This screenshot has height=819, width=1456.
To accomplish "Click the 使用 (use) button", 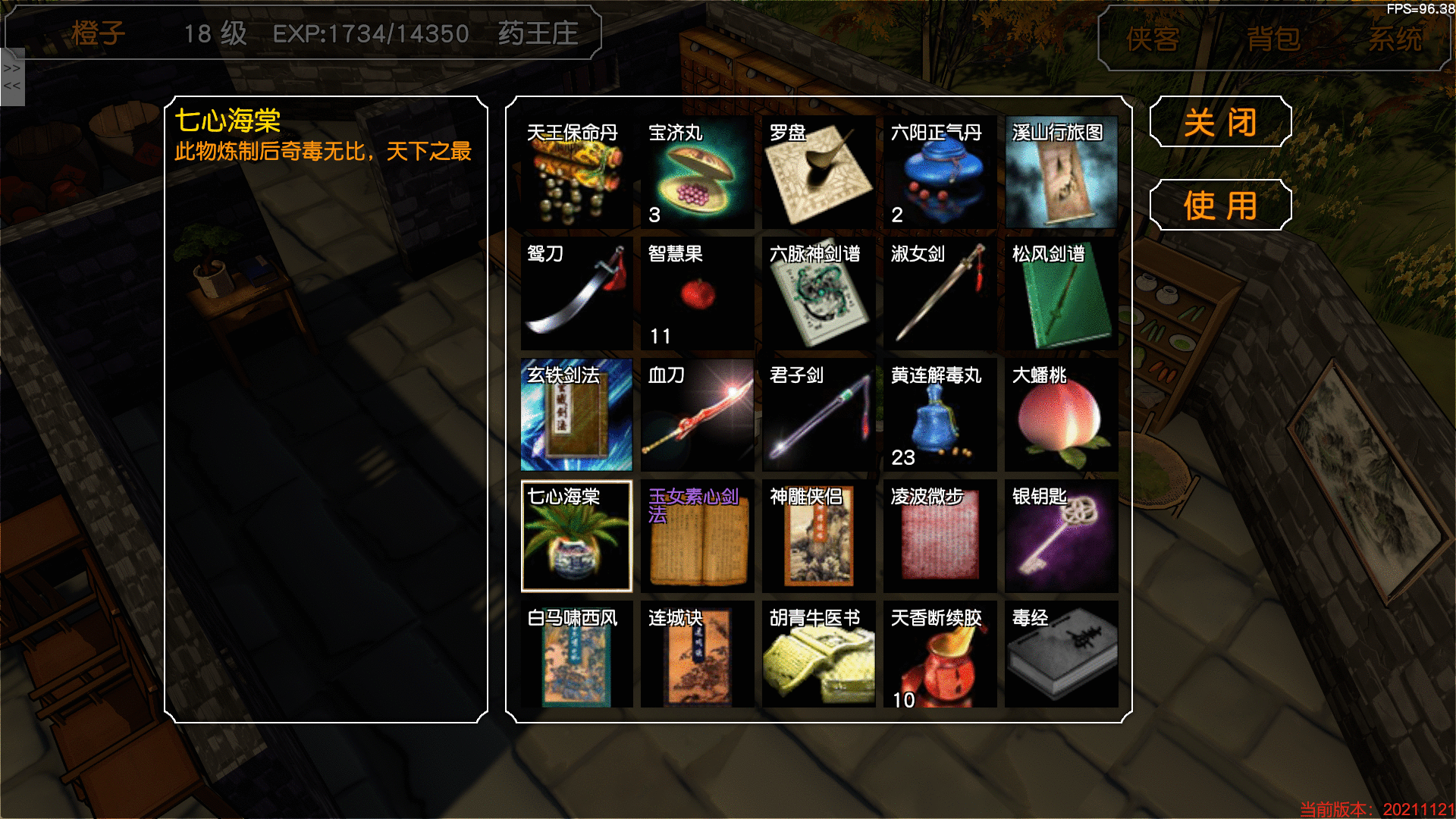I will click(x=1220, y=205).
